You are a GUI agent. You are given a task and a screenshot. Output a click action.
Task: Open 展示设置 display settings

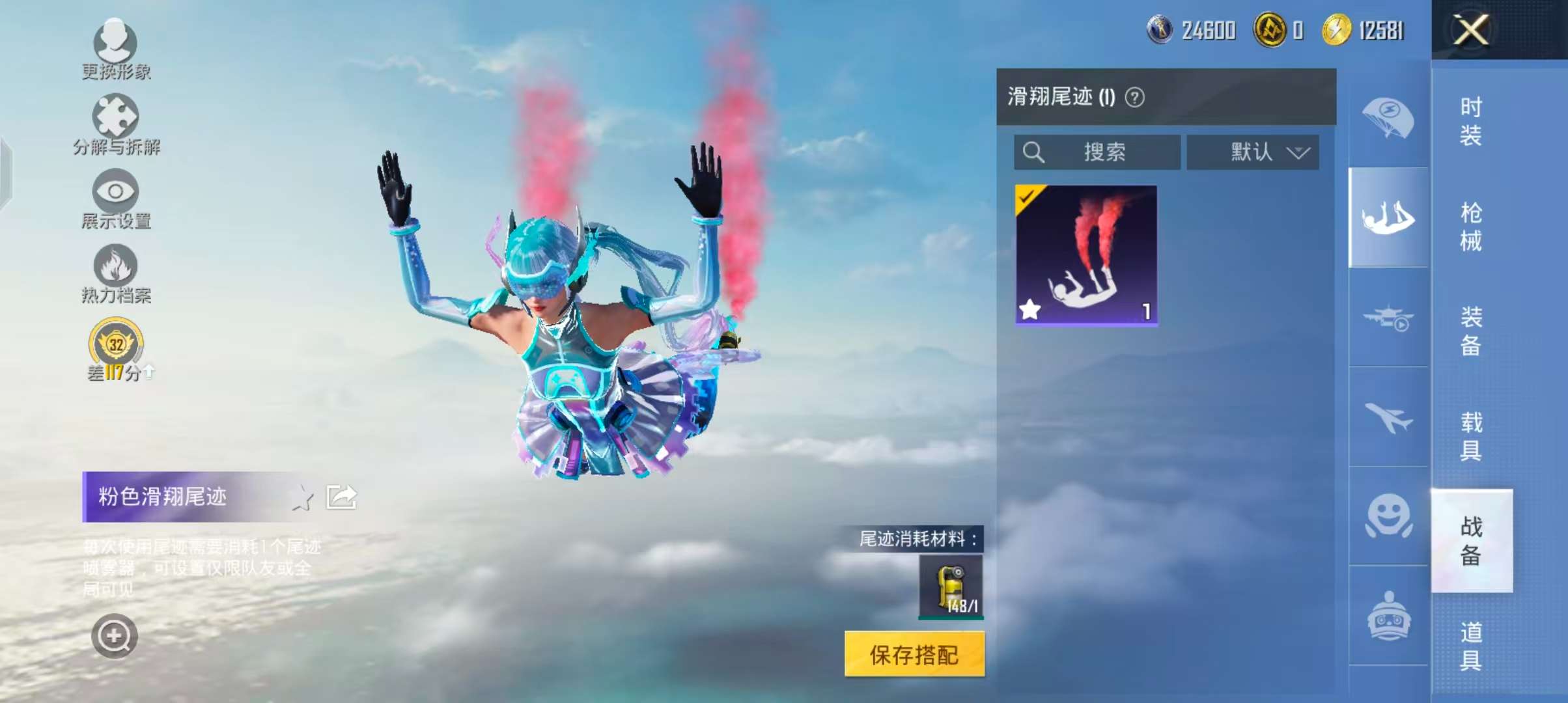click(114, 195)
